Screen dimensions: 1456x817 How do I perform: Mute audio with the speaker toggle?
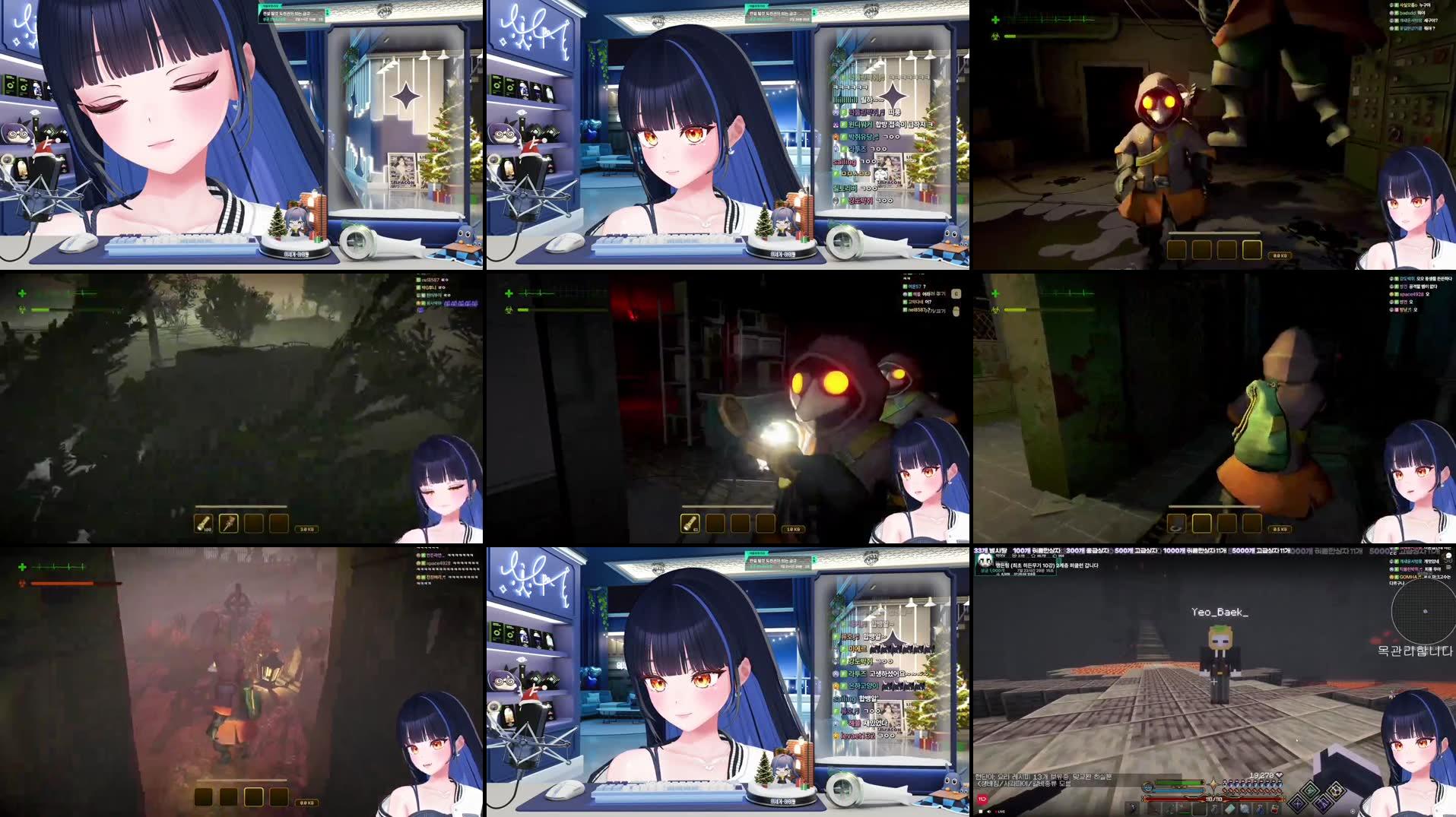(989, 812)
